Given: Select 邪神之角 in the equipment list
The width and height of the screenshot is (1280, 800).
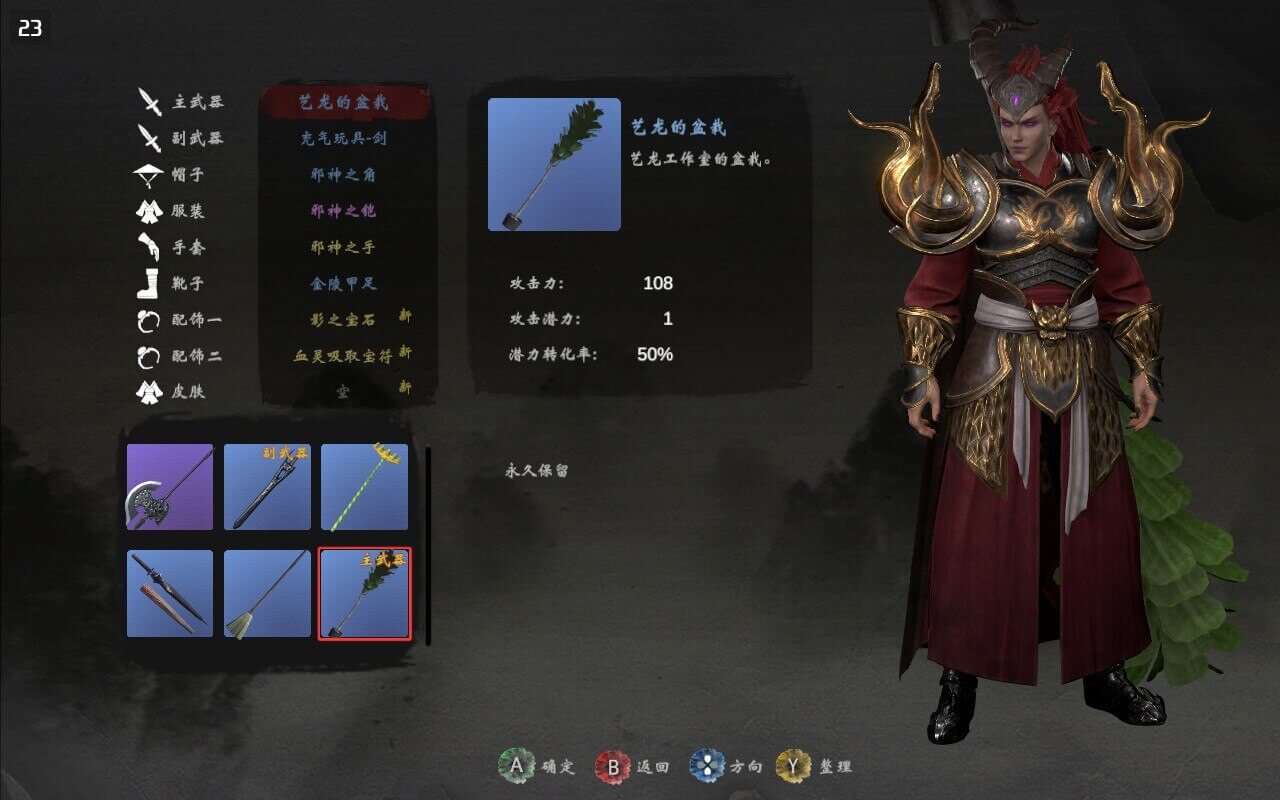Looking at the screenshot, I should 345,176.
